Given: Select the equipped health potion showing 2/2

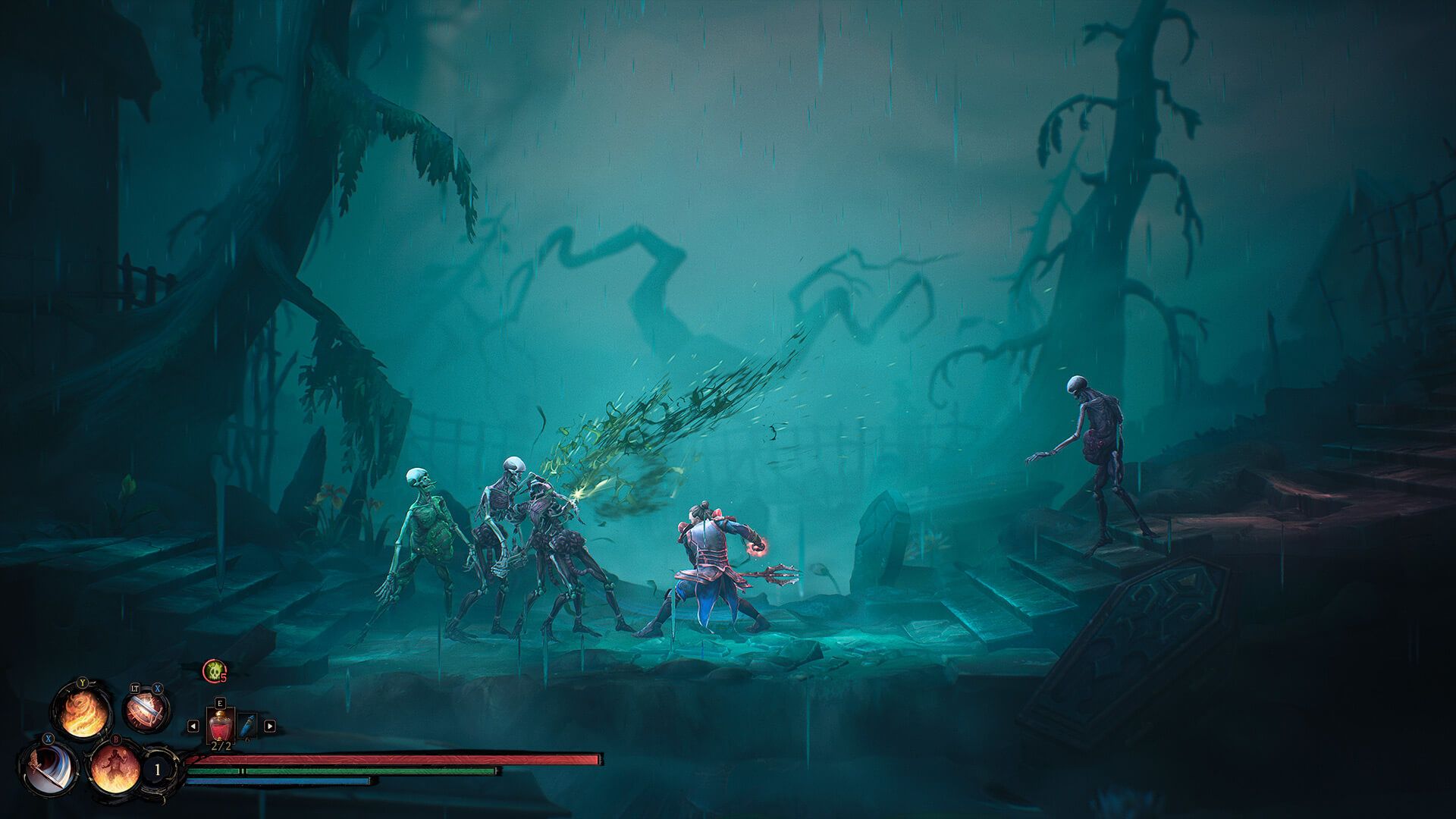Looking at the screenshot, I should tap(221, 725).
